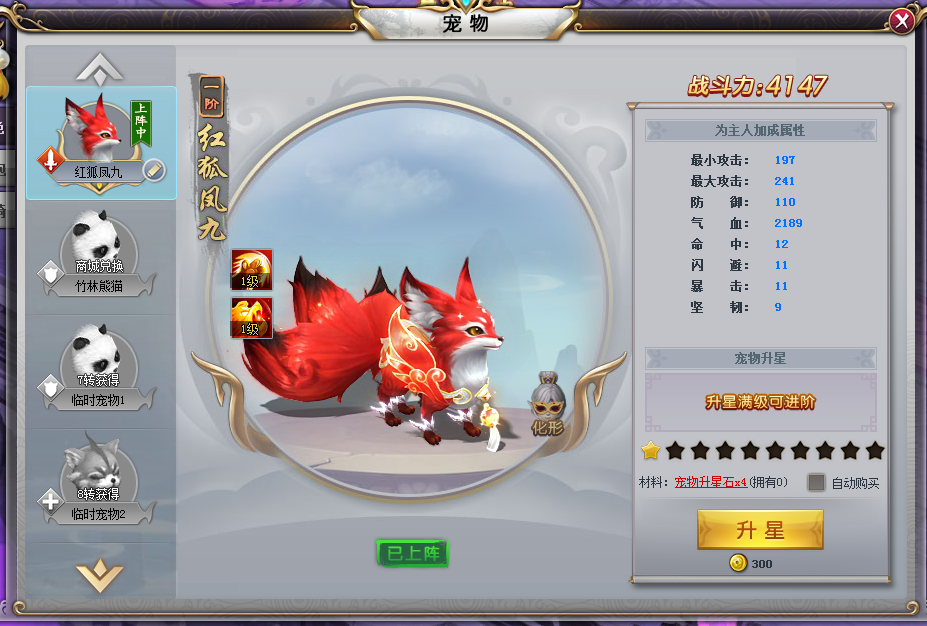Open the 宠物升星石x4 material link
The width and height of the screenshot is (927, 626).
pos(710,483)
